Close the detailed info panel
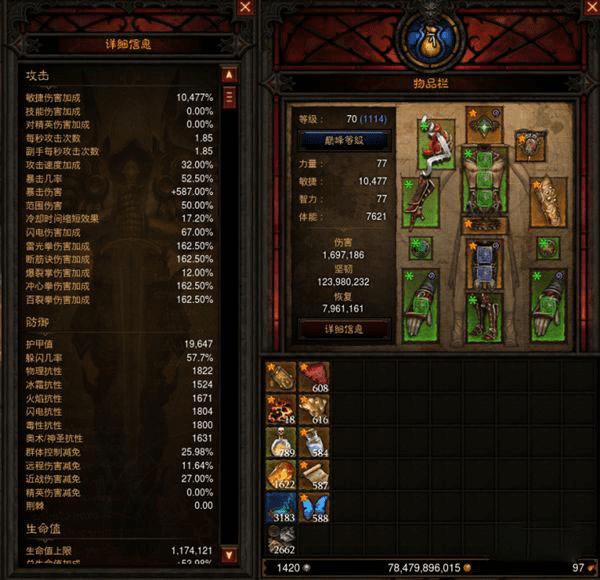The width and height of the screenshot is (600, 580). coord(245,8)
